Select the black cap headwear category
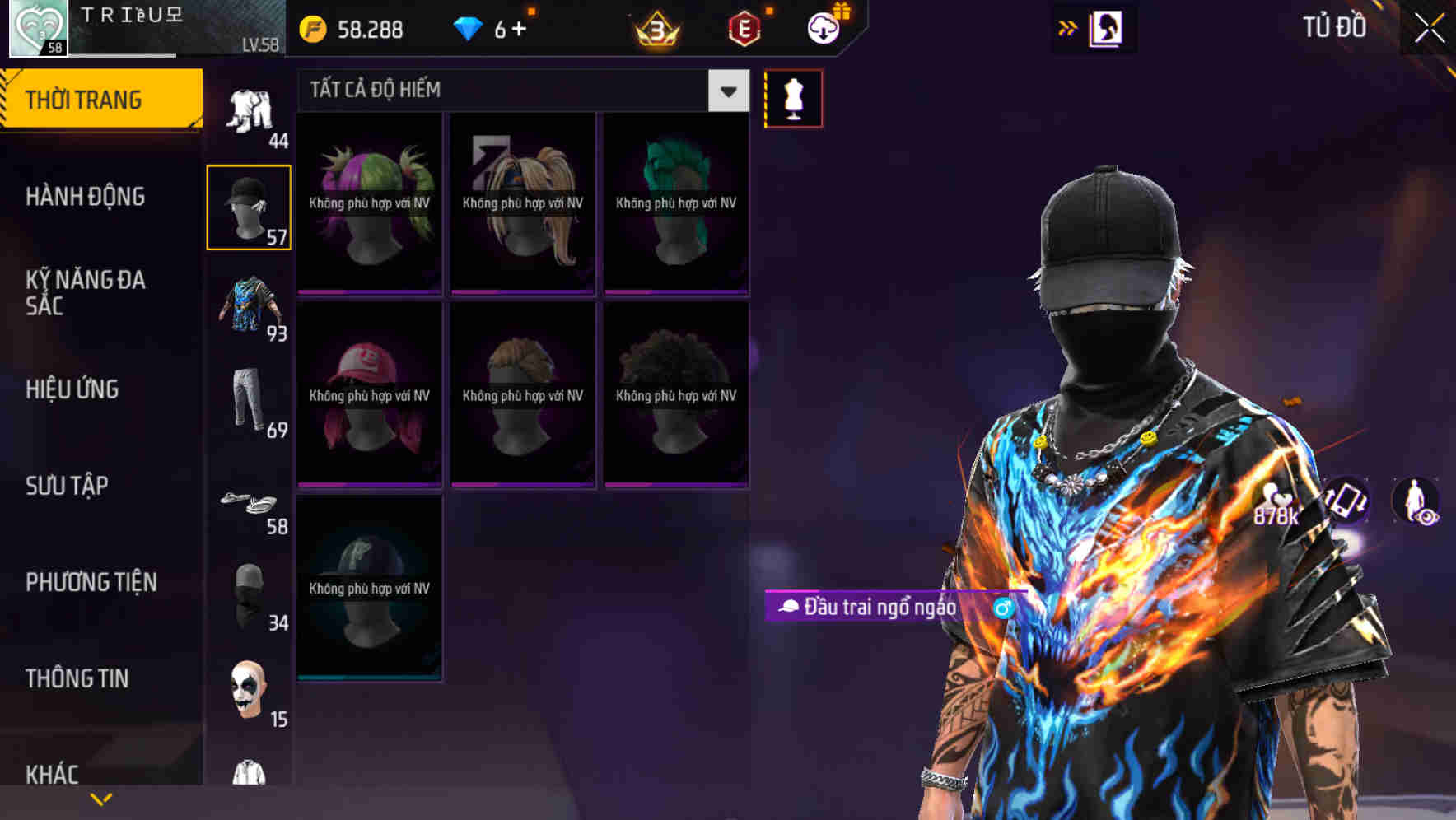The height and width of the screenshot is (820, 1456). pyautogui.click(x=248, y=204)
